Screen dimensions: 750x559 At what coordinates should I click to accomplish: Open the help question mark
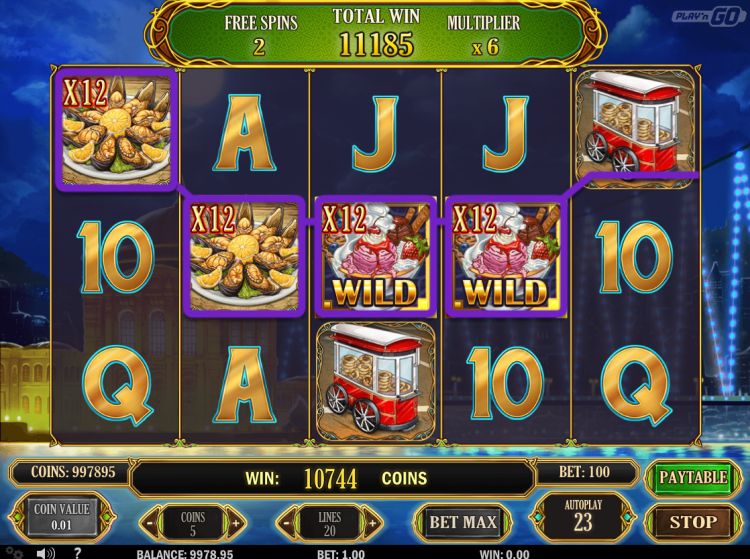point(77,552)
